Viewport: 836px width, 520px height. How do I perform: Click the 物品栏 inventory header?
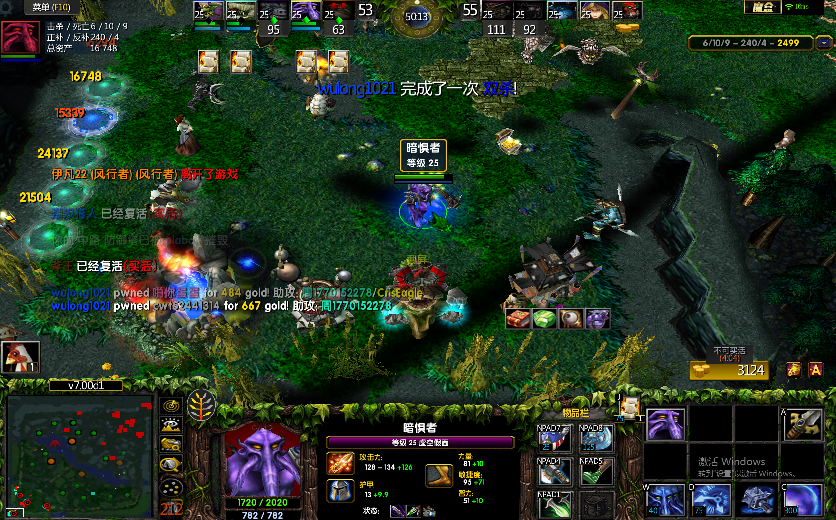tap(574, 412)
